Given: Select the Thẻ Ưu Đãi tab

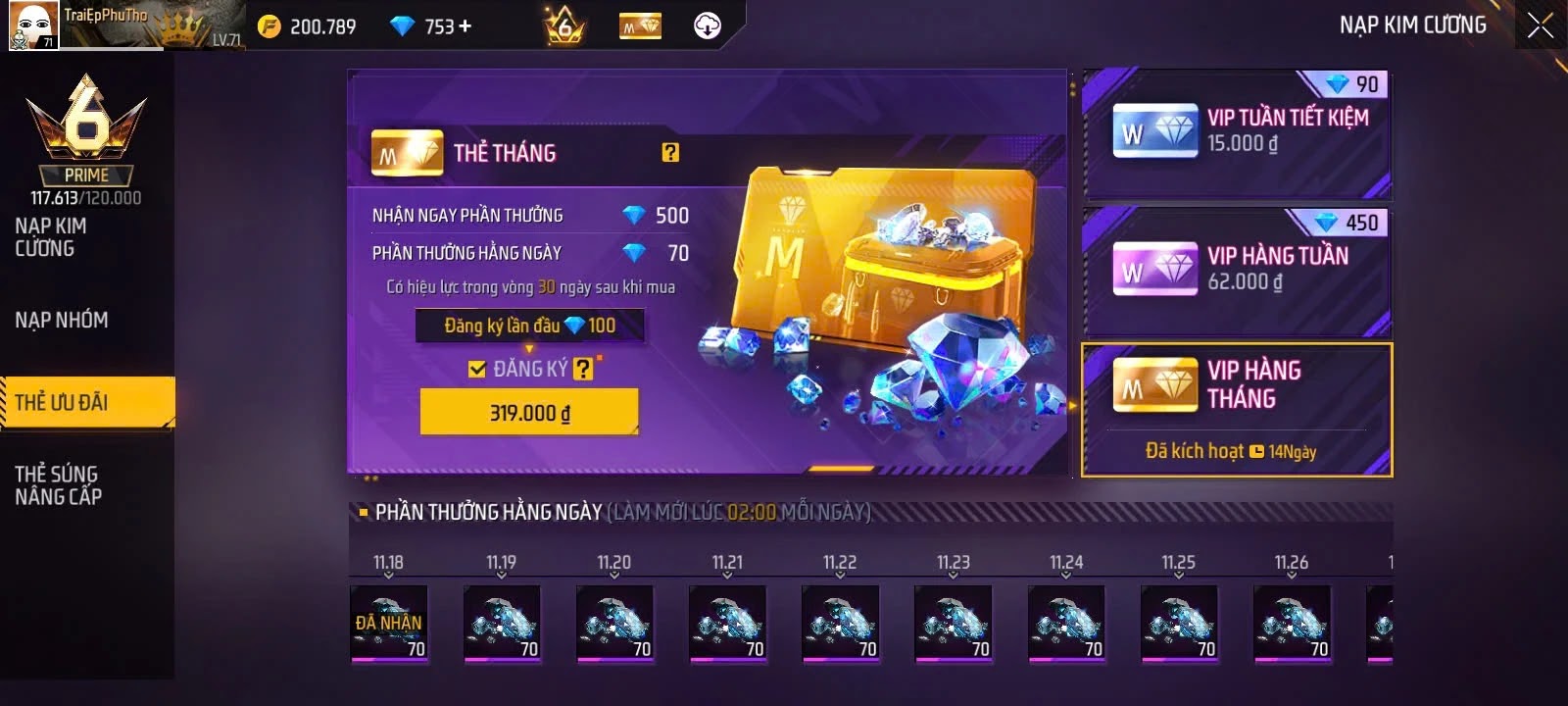Looking at the screenshot, I should [62, 402].
